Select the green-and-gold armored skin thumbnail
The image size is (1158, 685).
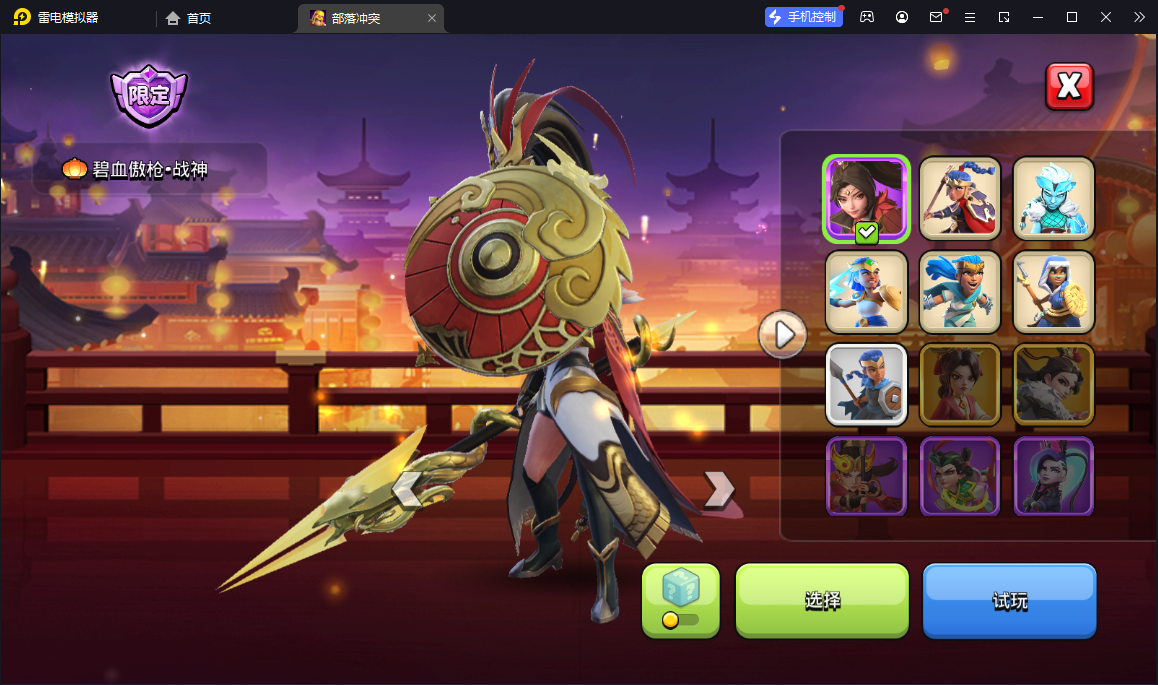pos(960,476)
